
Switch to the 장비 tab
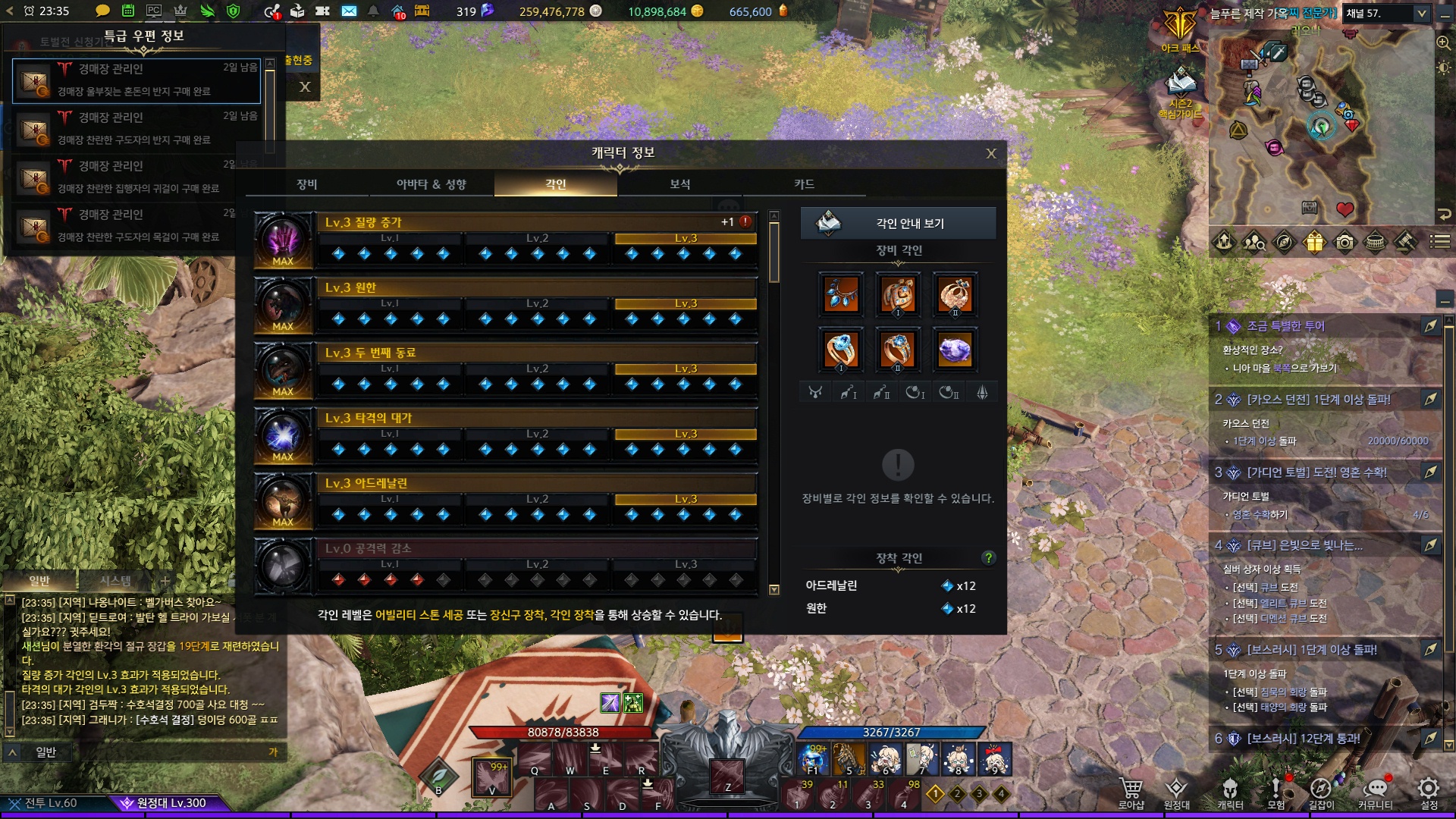tap(307, 184)
